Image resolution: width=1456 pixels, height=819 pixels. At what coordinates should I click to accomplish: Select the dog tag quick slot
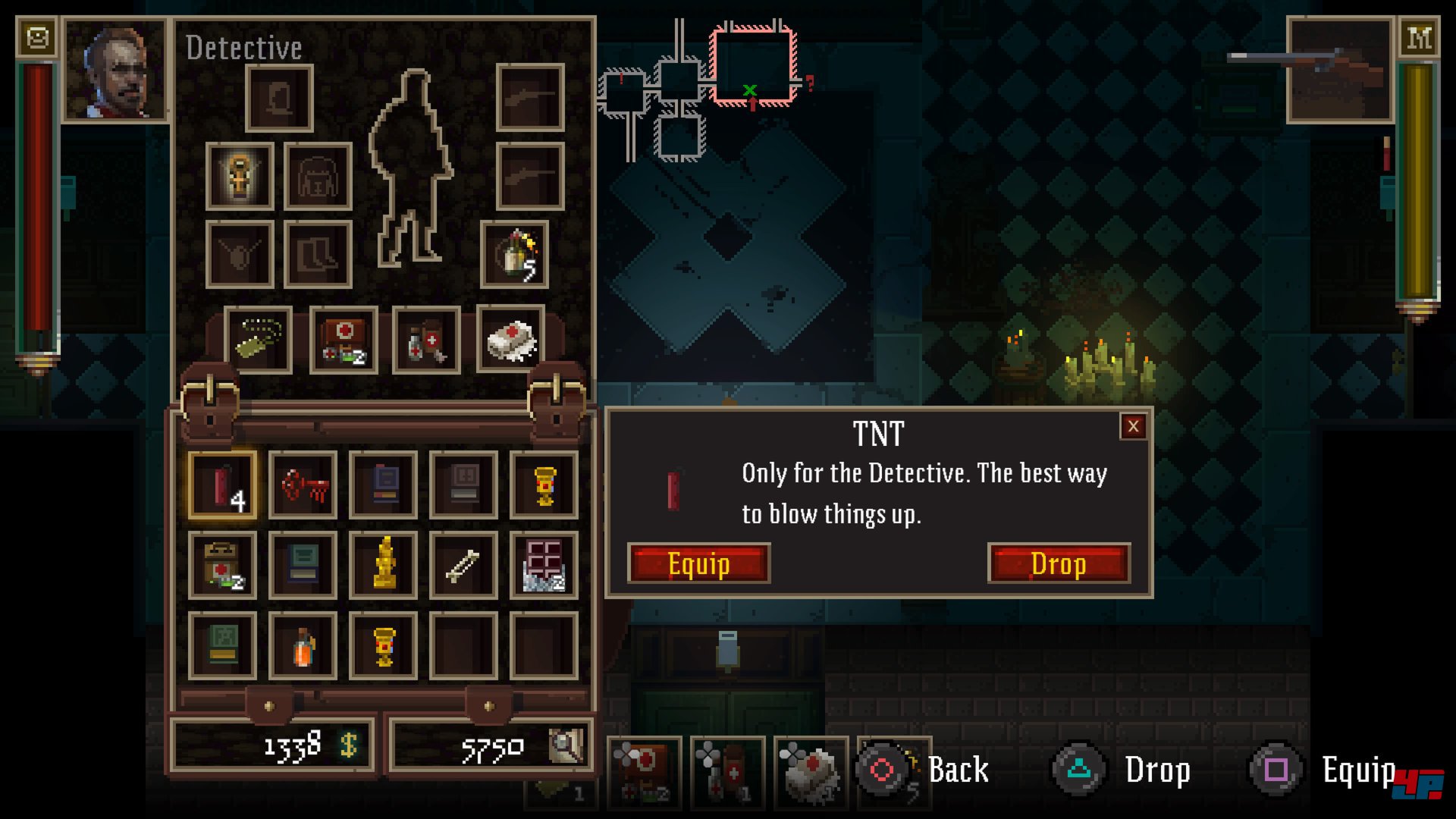[258, 340]
